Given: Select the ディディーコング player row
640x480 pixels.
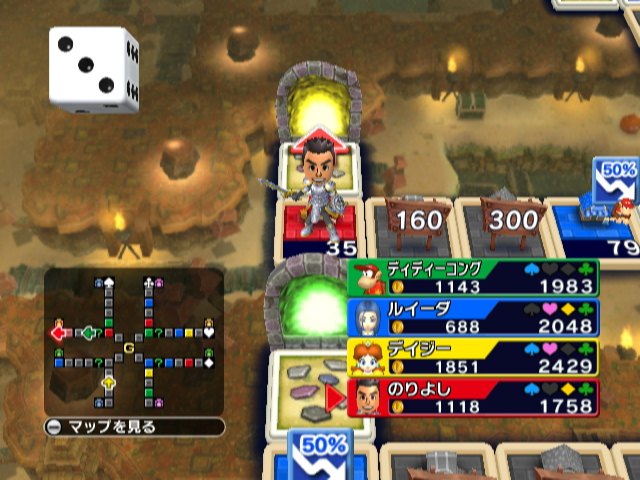Looking at the screenshot, I should click(x=473, y=278).
